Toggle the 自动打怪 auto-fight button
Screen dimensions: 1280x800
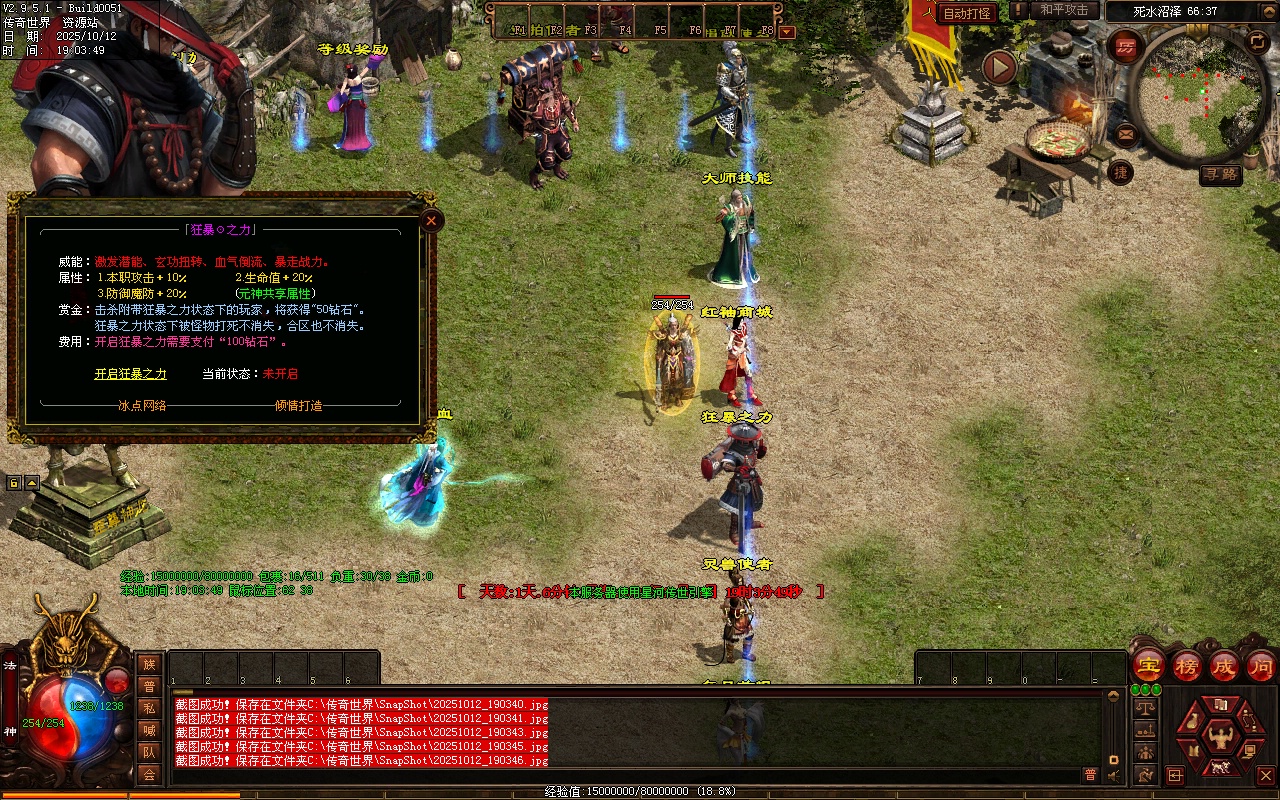tap(967, 13)
